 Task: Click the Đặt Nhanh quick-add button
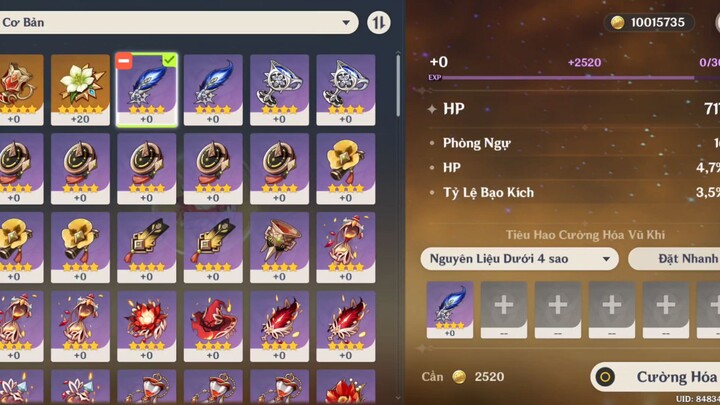pos(676,259)
